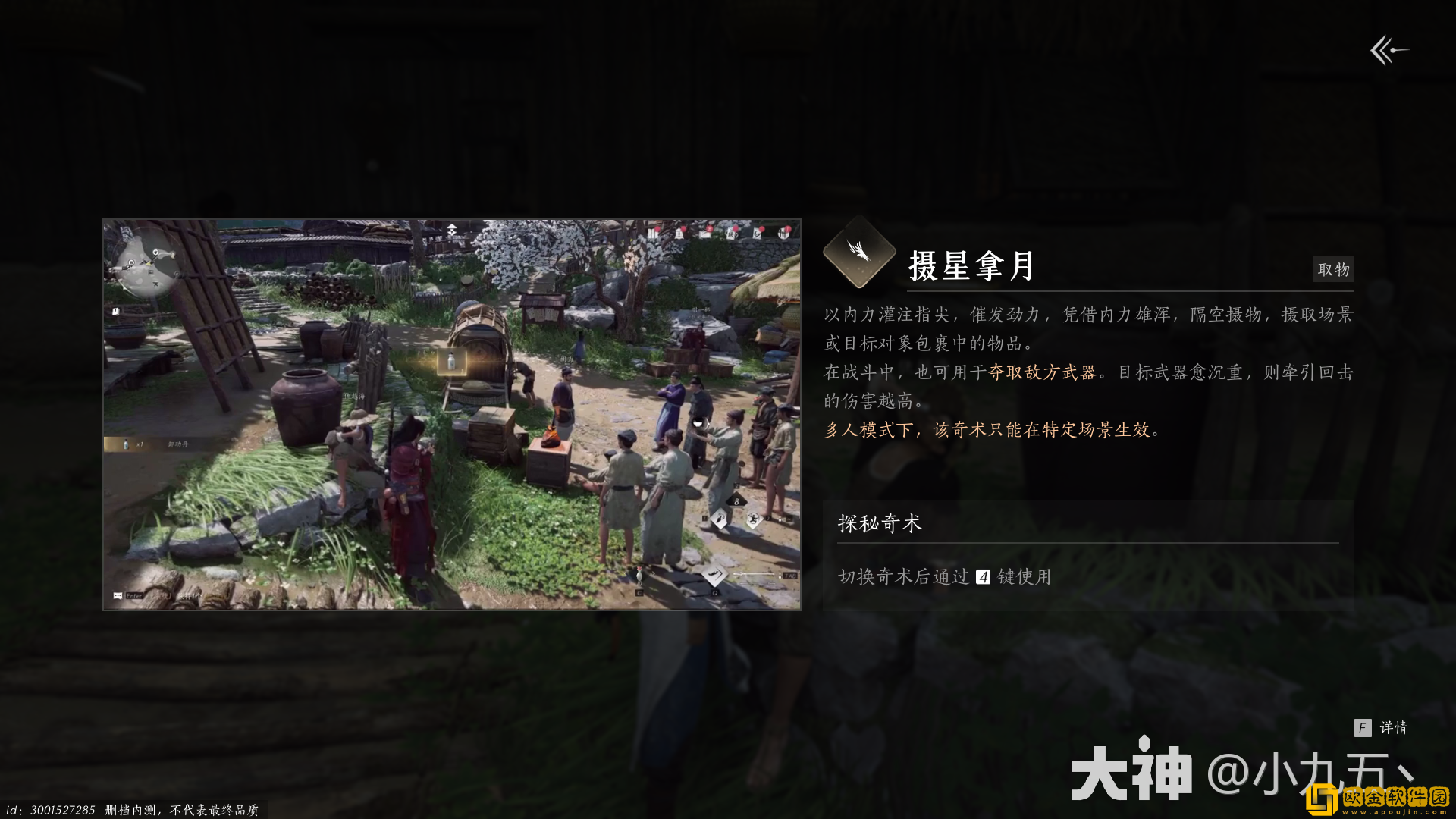Click the 4 key hint in 切换奇术 text
The image size is (1456, 819).
[x=984, y=577]
